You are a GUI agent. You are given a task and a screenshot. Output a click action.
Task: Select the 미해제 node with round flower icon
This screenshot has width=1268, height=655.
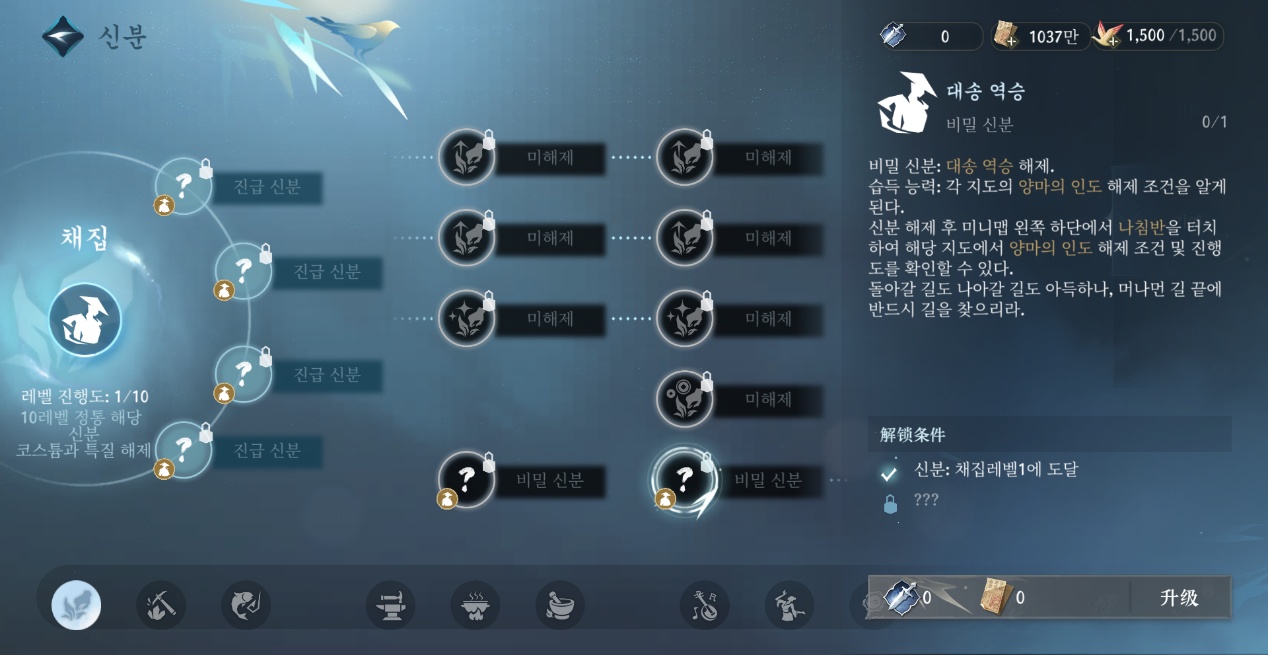pyautogui.click(x=684, y=399)
